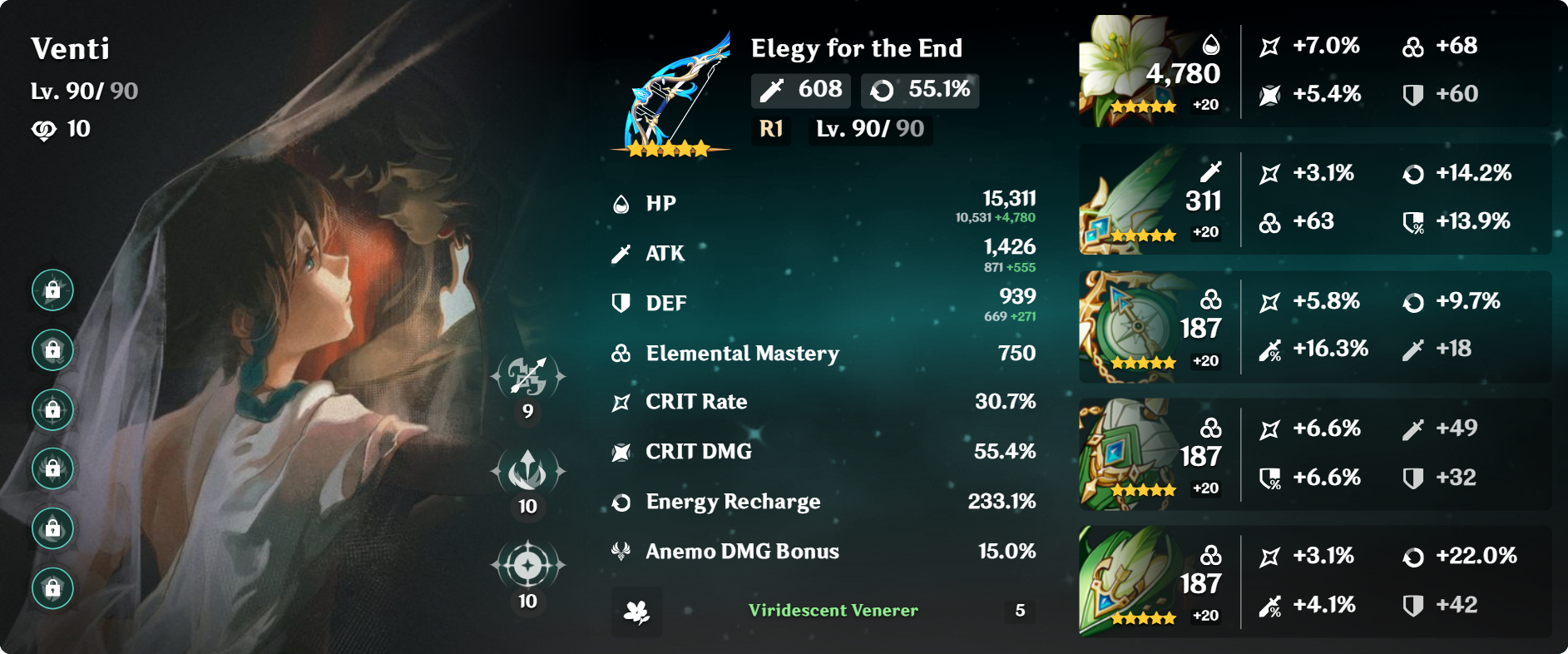This screenshot has height=654, width=1568.
Task: Click the Anemo DMG Bonus stat icon
Action: click(619, 550)
